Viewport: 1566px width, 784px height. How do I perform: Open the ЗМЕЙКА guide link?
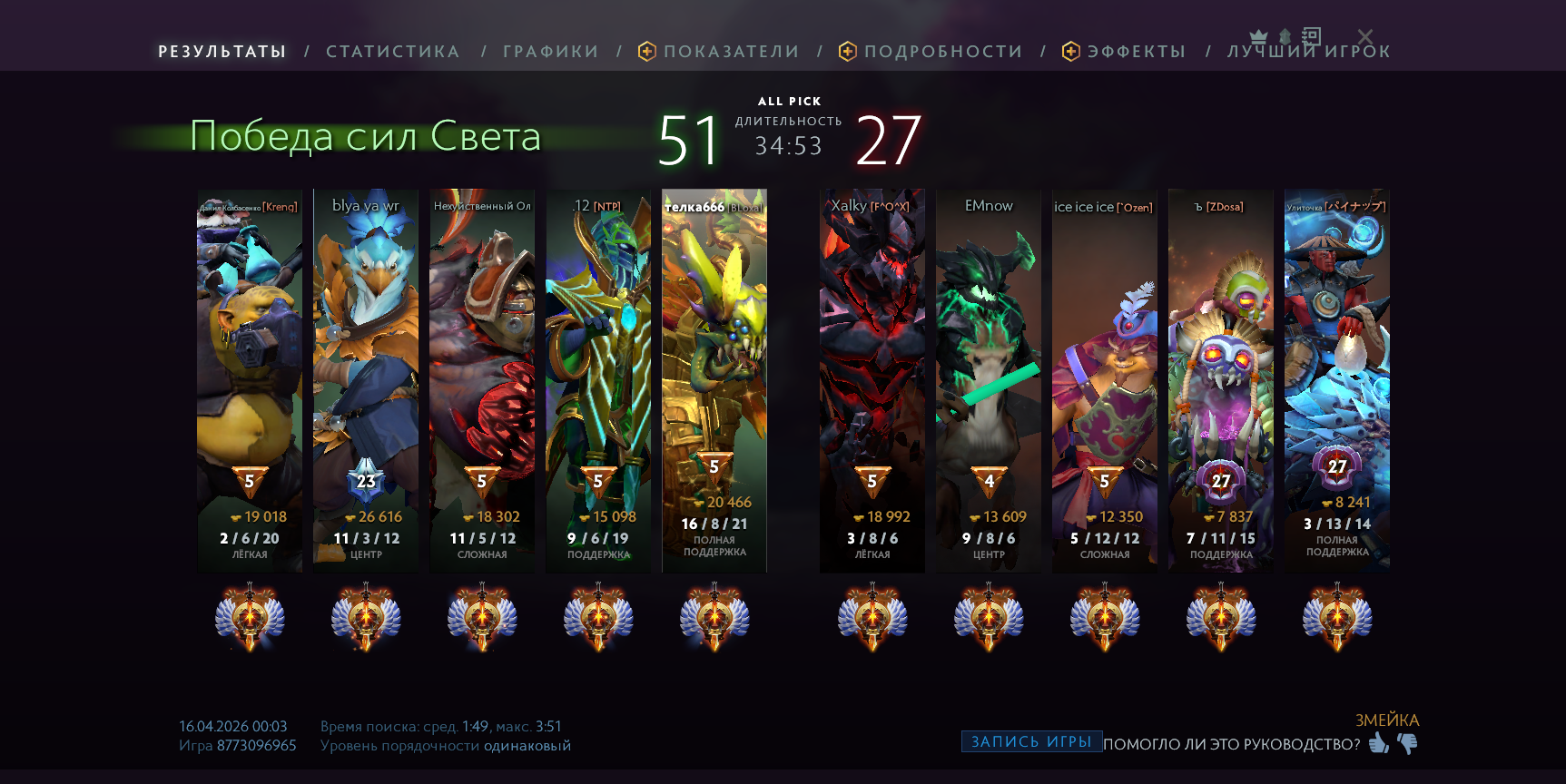[x=1386, y=720]
